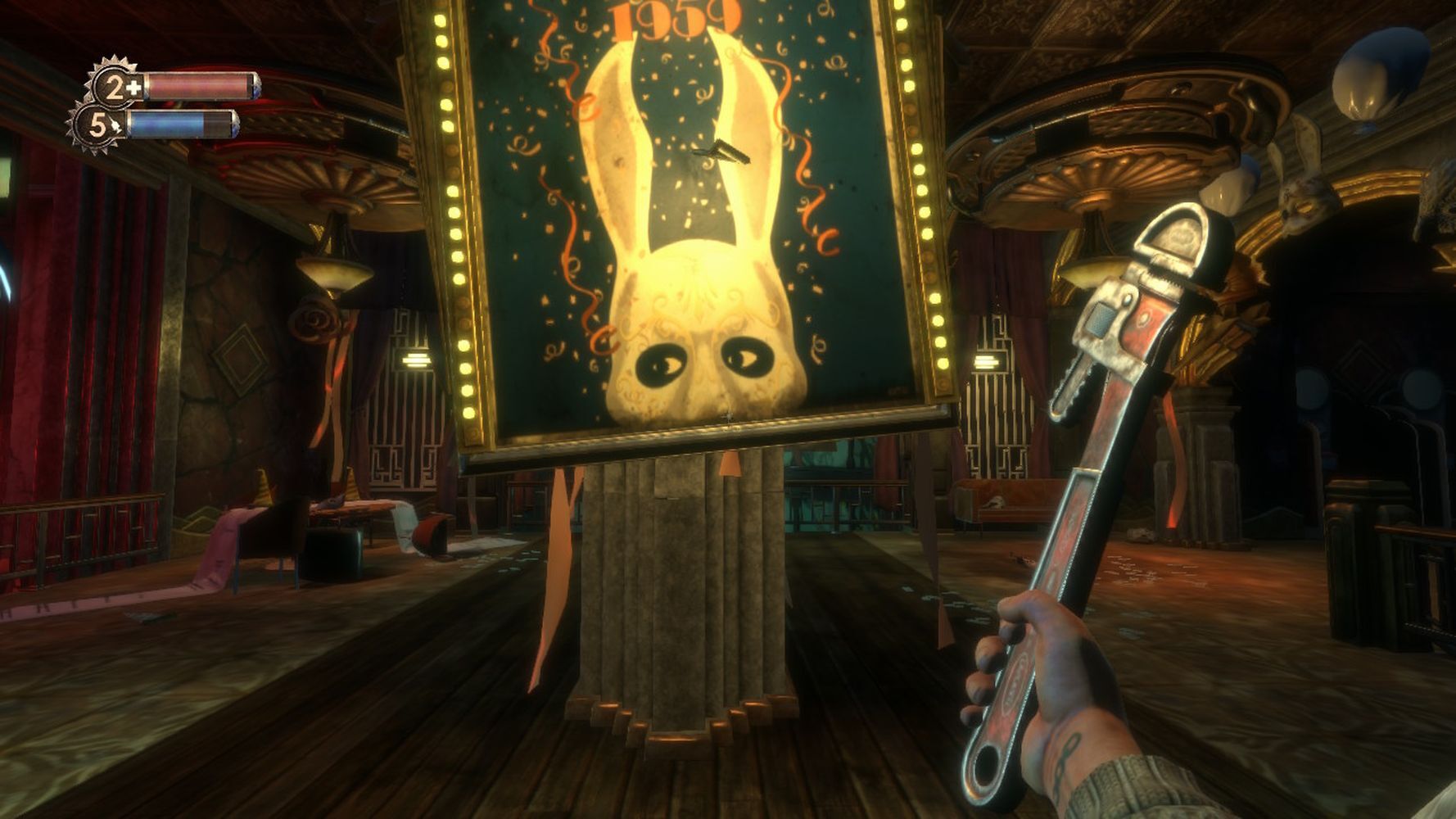Select the EVE hypo gear icon

click(97, 125)
